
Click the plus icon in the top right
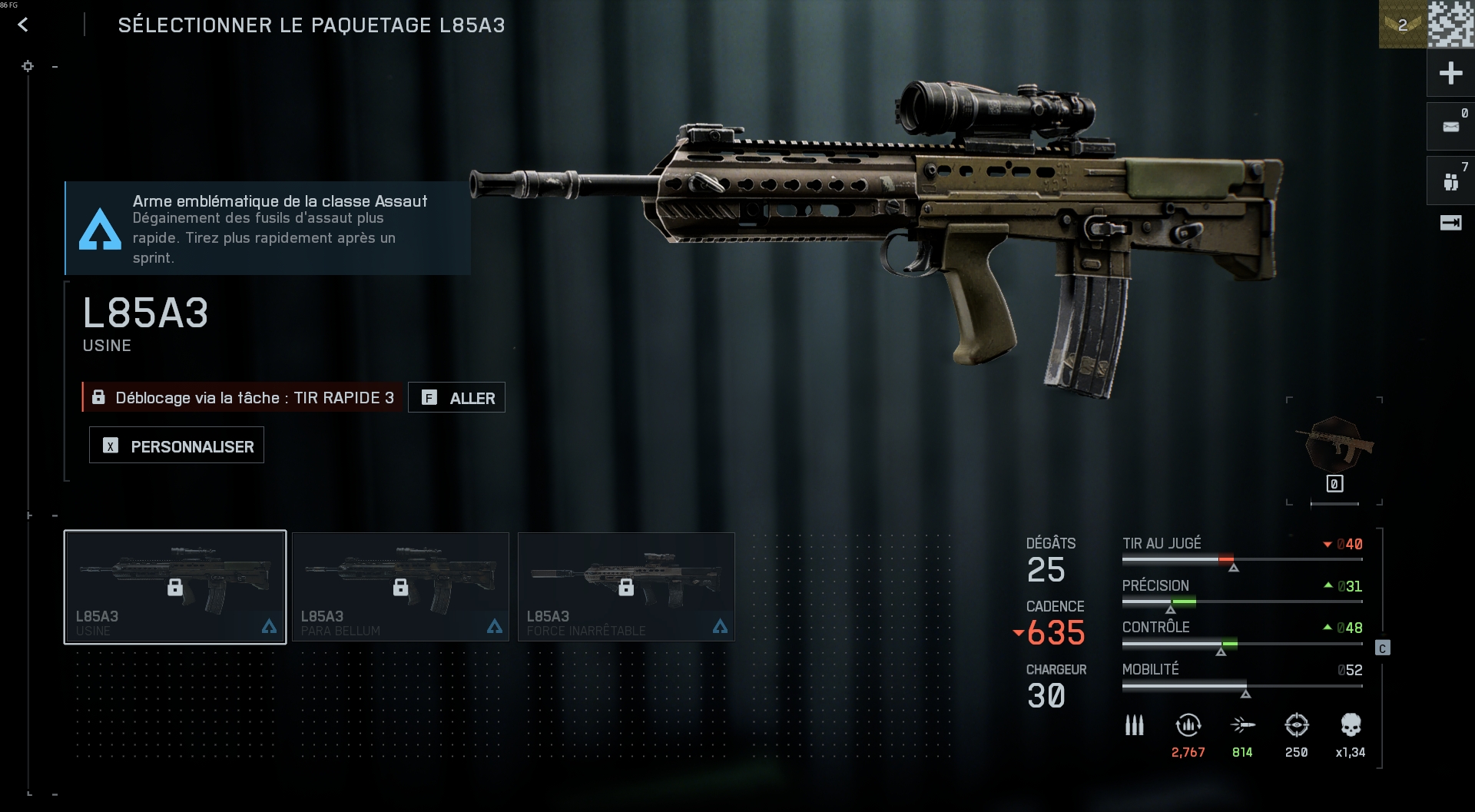[x=1450, y=73]
